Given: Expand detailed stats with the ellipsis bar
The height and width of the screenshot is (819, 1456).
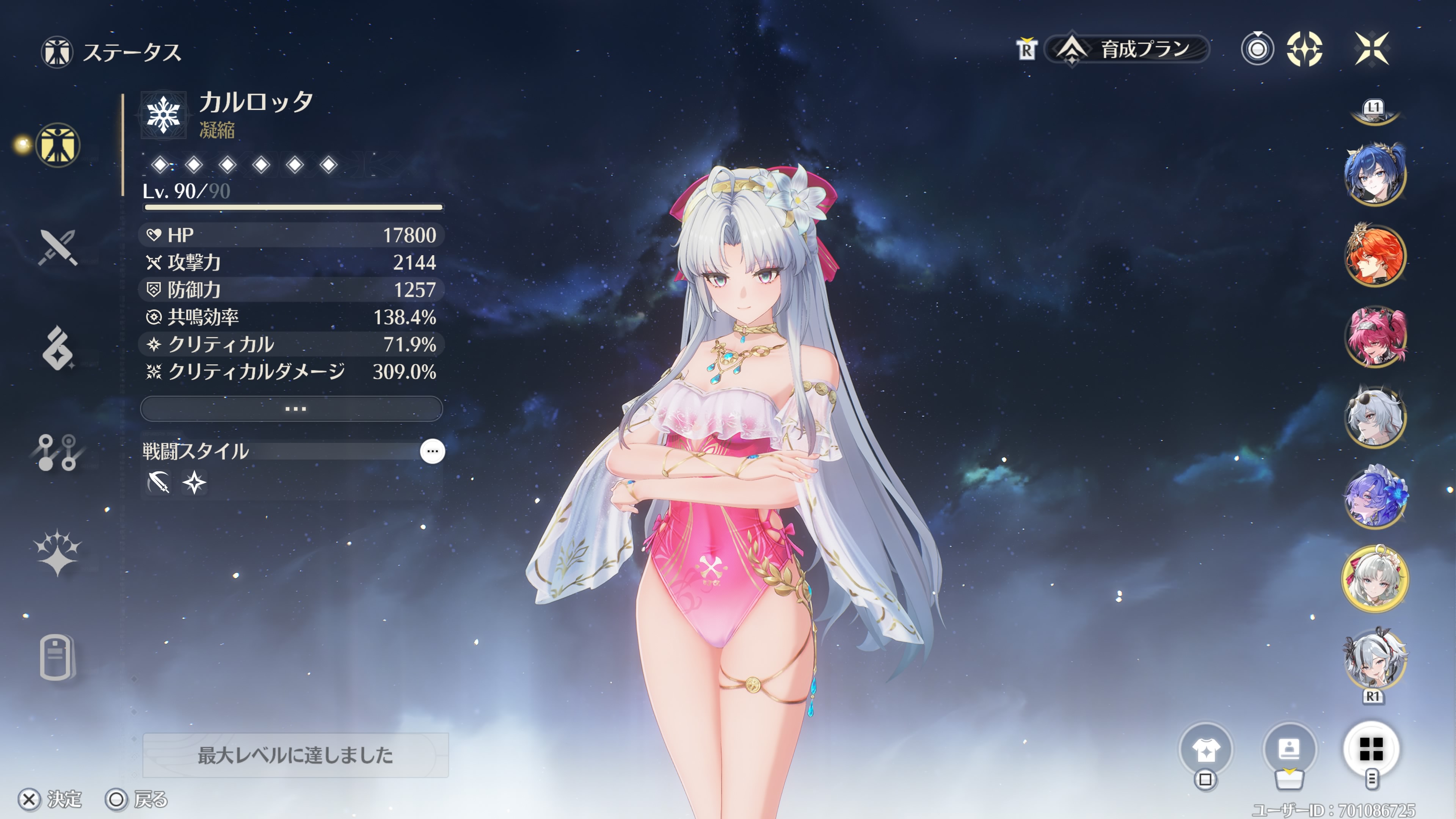Looking at the screenshot, I should tap(292, 409).
